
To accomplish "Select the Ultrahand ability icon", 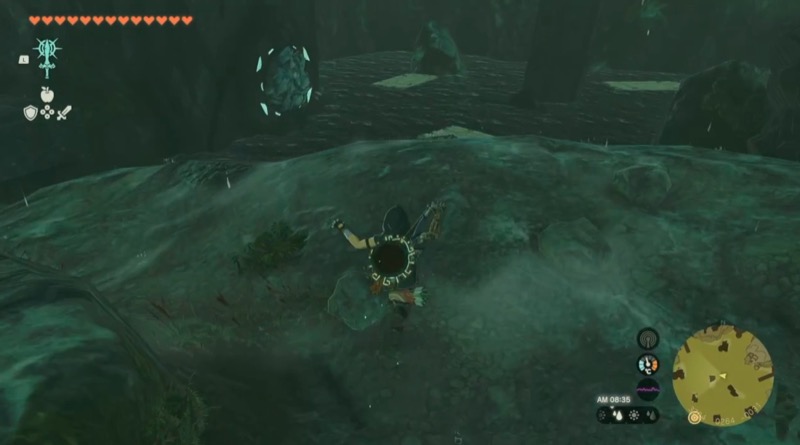I will [x=46, y=54].
